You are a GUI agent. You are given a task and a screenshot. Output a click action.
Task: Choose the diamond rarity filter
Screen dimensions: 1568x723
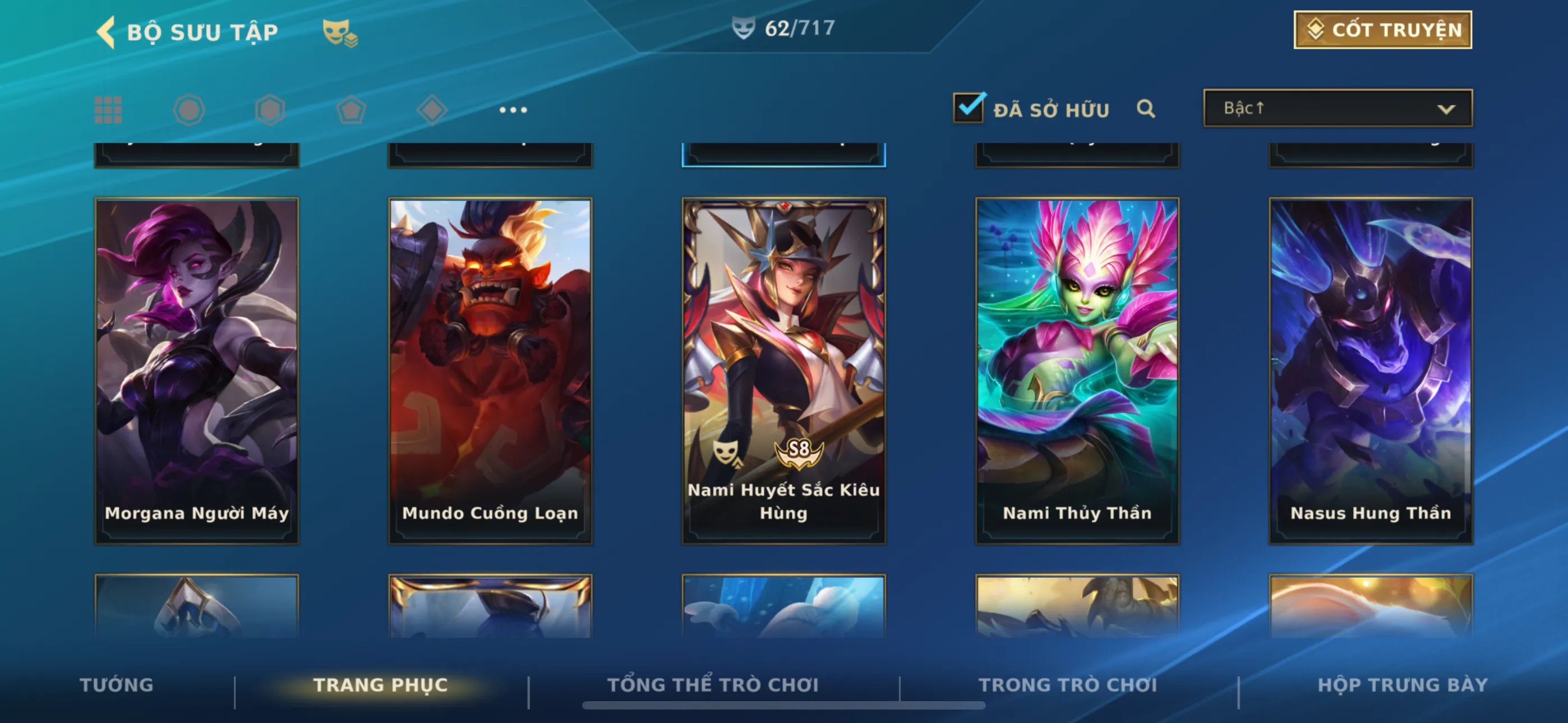432,110
